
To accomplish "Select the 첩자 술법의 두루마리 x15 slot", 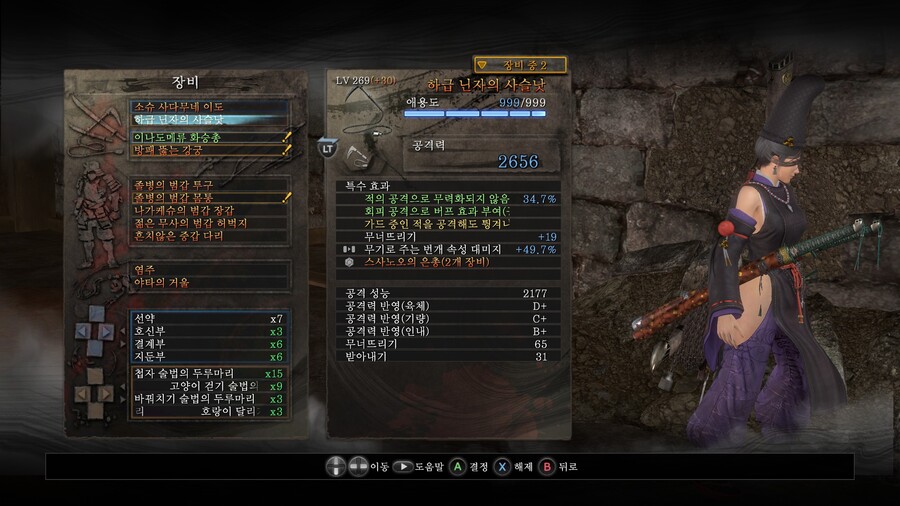I will coord(210,374).
